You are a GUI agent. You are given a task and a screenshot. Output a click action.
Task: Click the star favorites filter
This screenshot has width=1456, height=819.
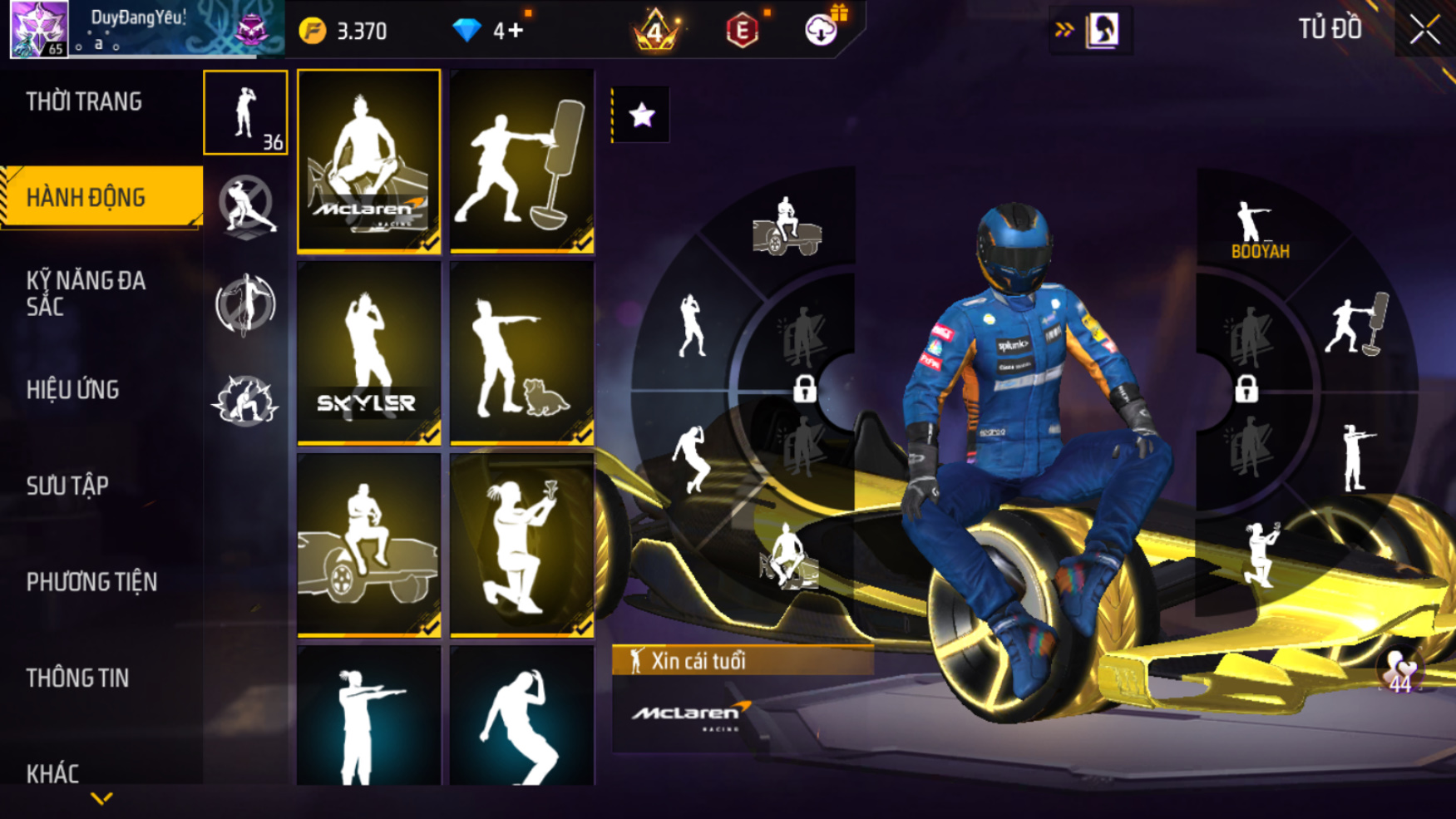(641, 115)
